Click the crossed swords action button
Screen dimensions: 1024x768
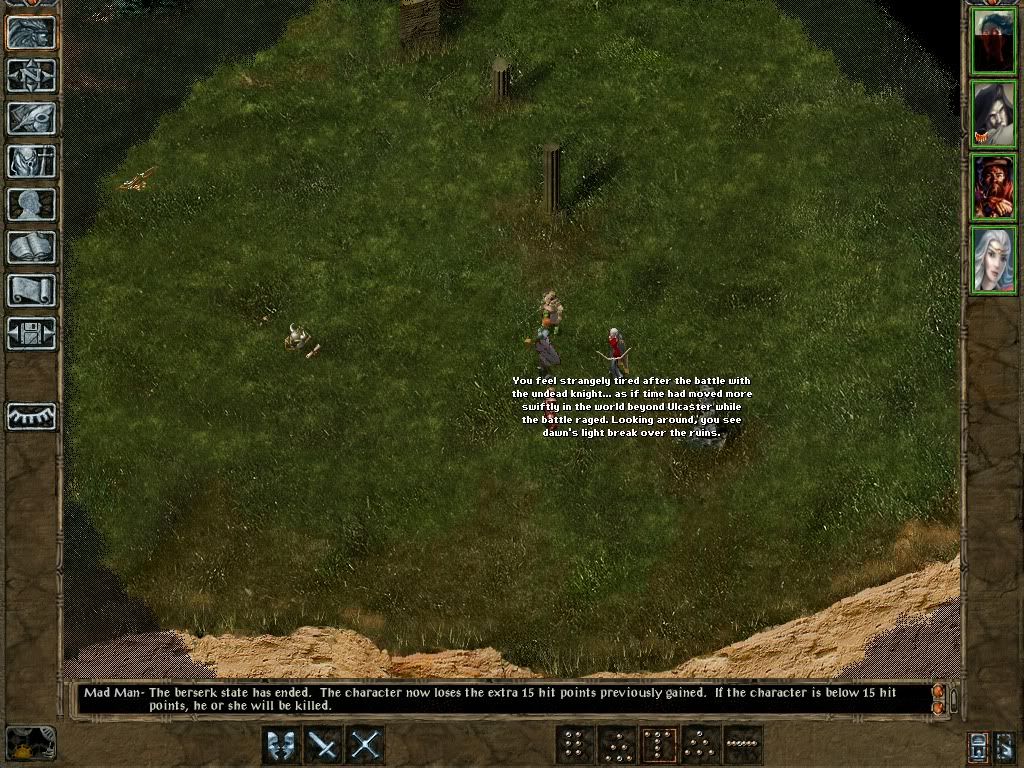365,745
